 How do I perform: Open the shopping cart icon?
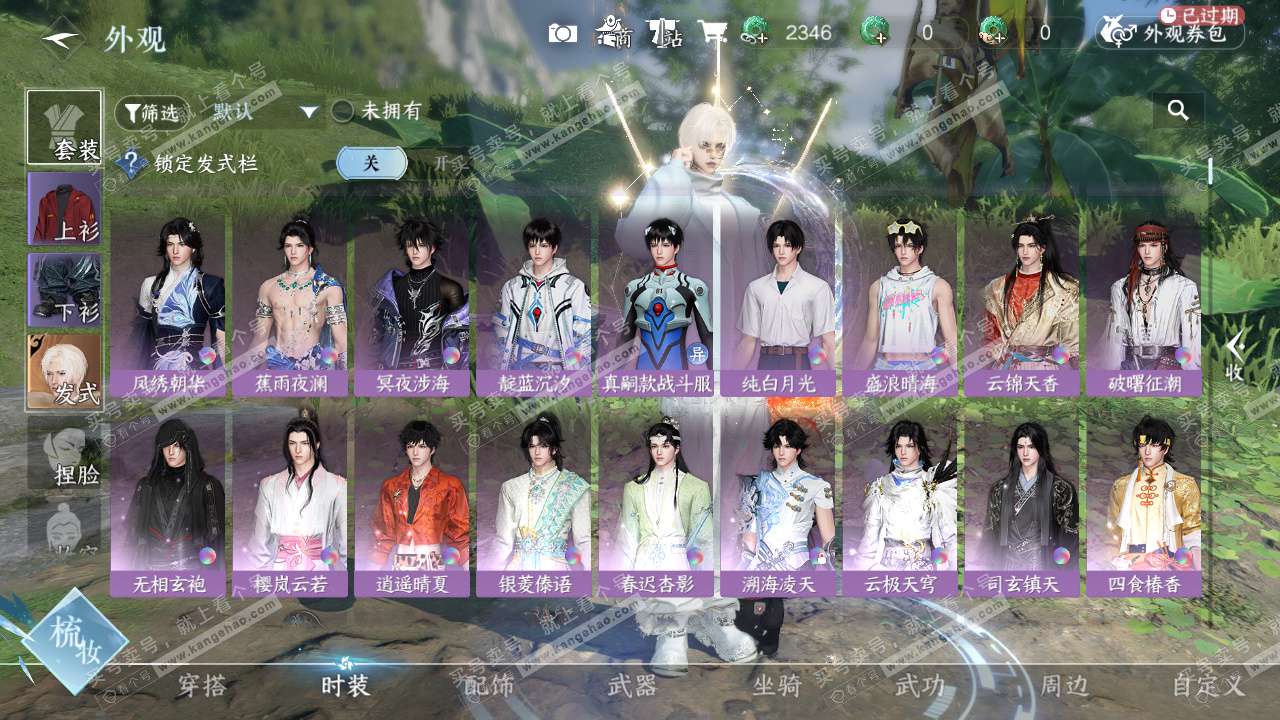point(712,33)
